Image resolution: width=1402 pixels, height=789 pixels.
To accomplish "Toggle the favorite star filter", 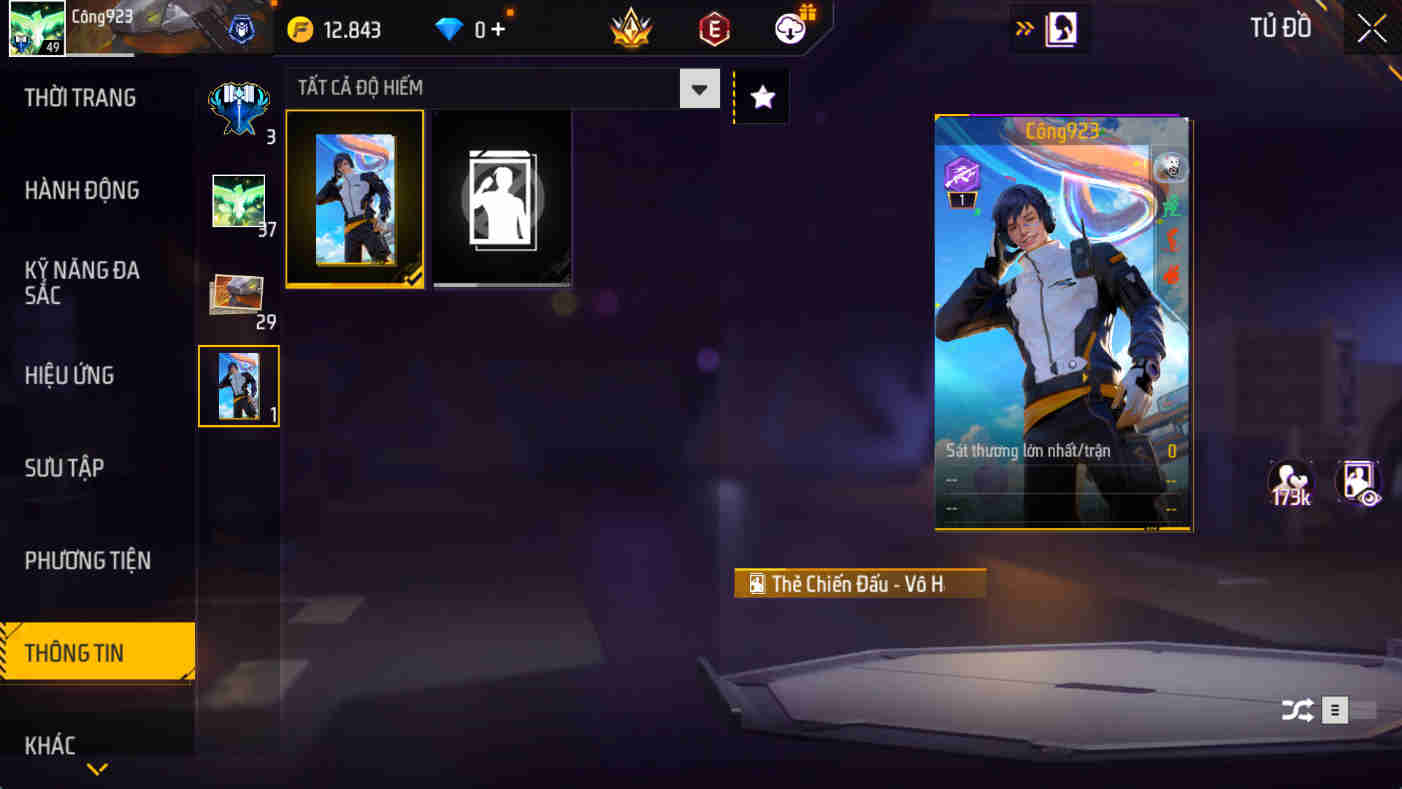I will [x=761, y=96].
